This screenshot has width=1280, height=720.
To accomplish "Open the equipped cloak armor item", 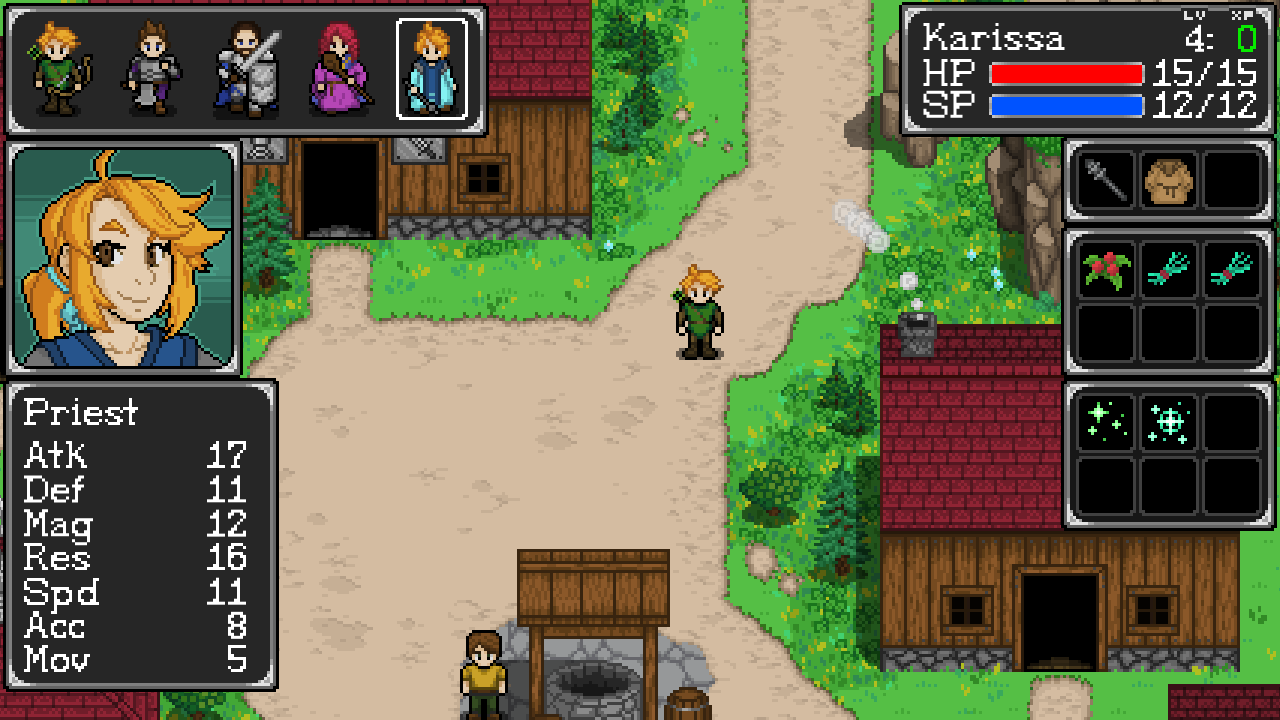I will click(1167, 180).
